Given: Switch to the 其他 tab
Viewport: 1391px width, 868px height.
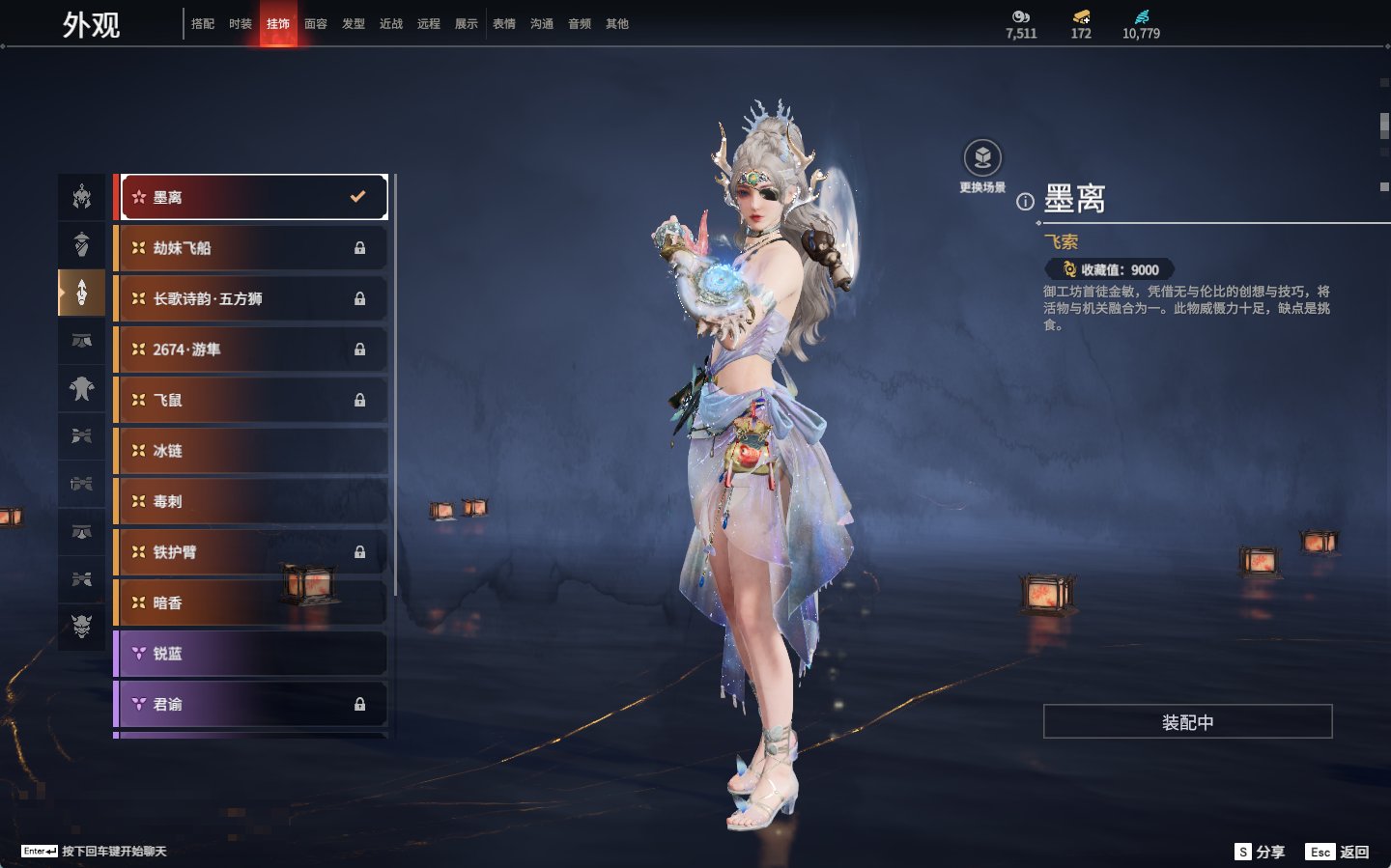Looking at the screenshot, I should [x=617, y=24].
